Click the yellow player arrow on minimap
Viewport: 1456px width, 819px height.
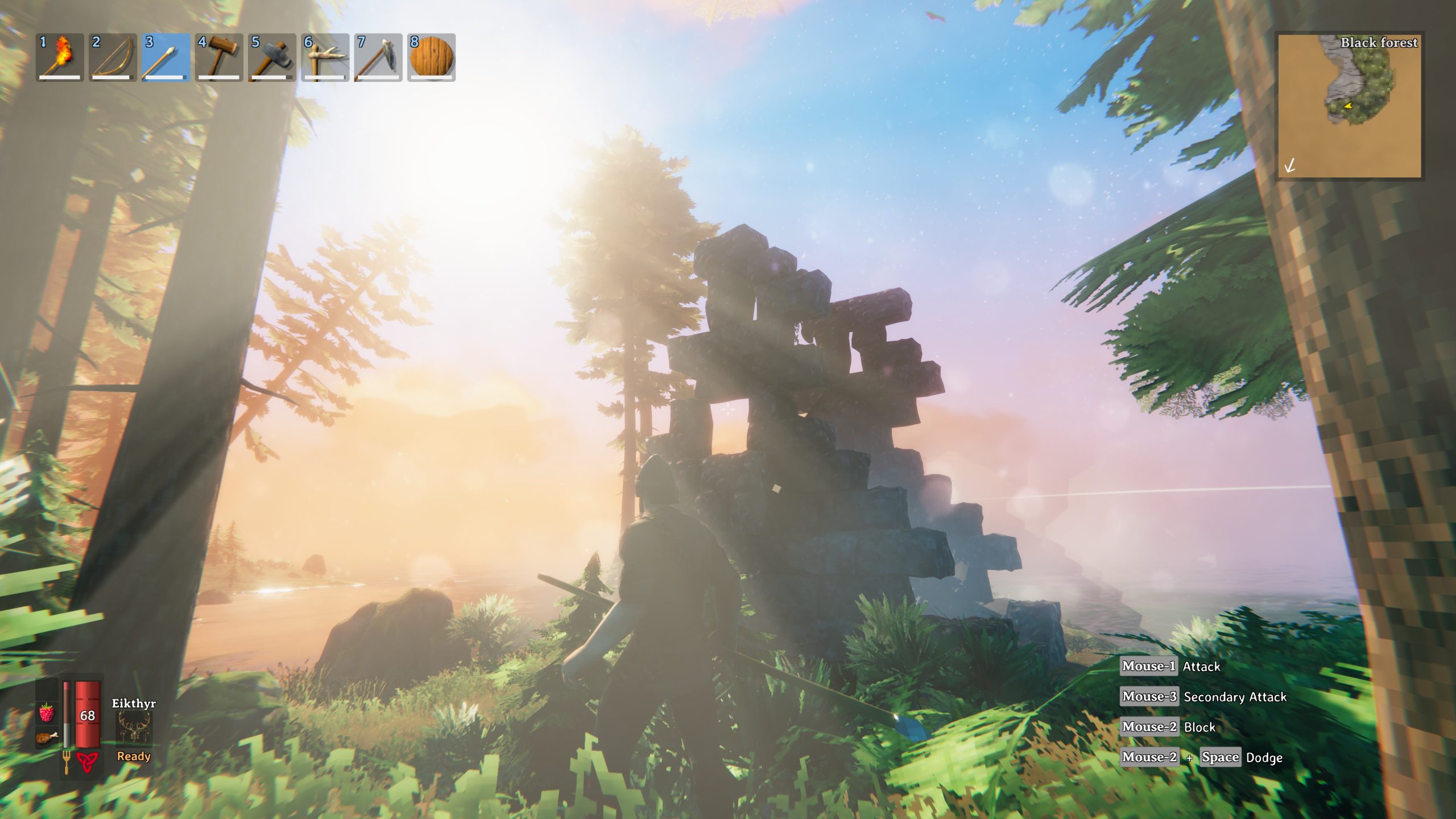1348,105
